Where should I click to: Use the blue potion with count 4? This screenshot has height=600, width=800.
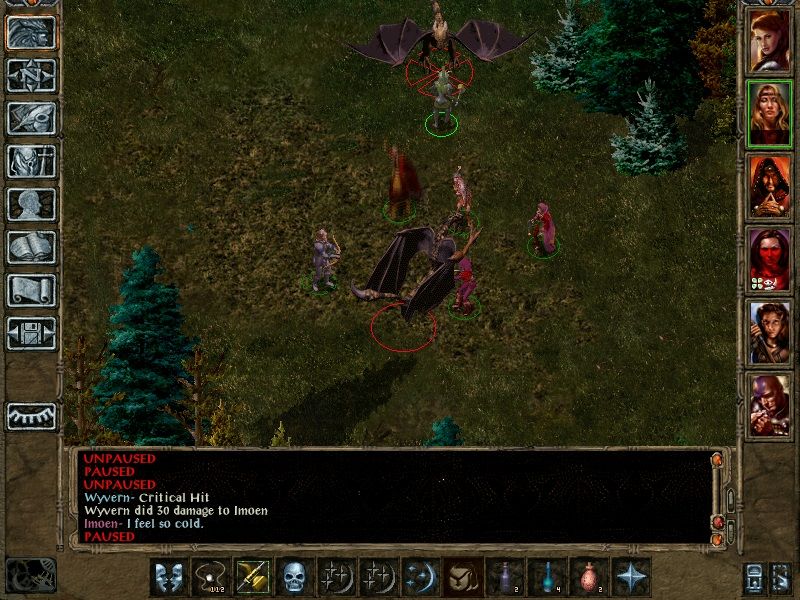point(547,577)
